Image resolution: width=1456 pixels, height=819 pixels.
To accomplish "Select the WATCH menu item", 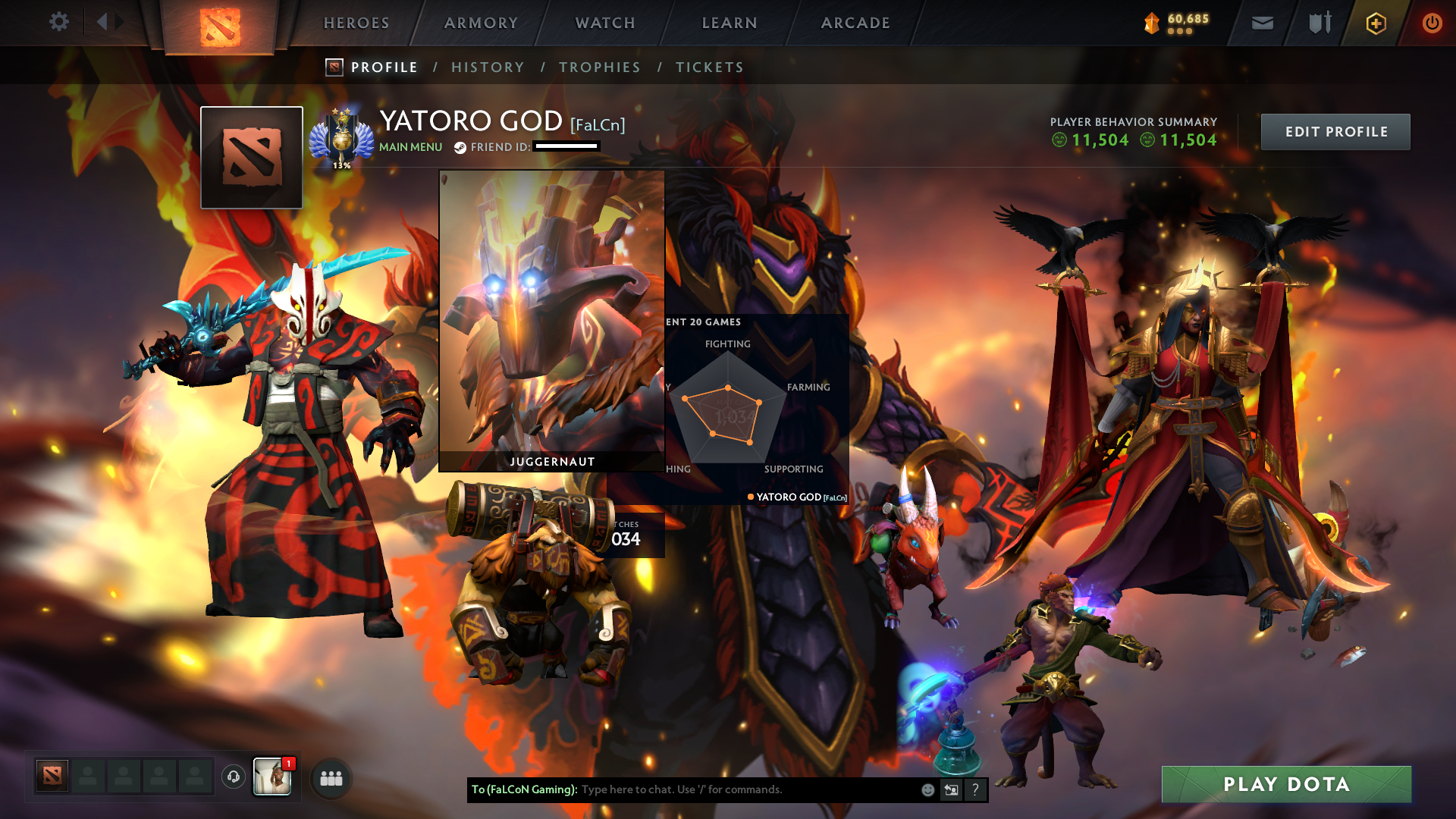I will [603, 23].
